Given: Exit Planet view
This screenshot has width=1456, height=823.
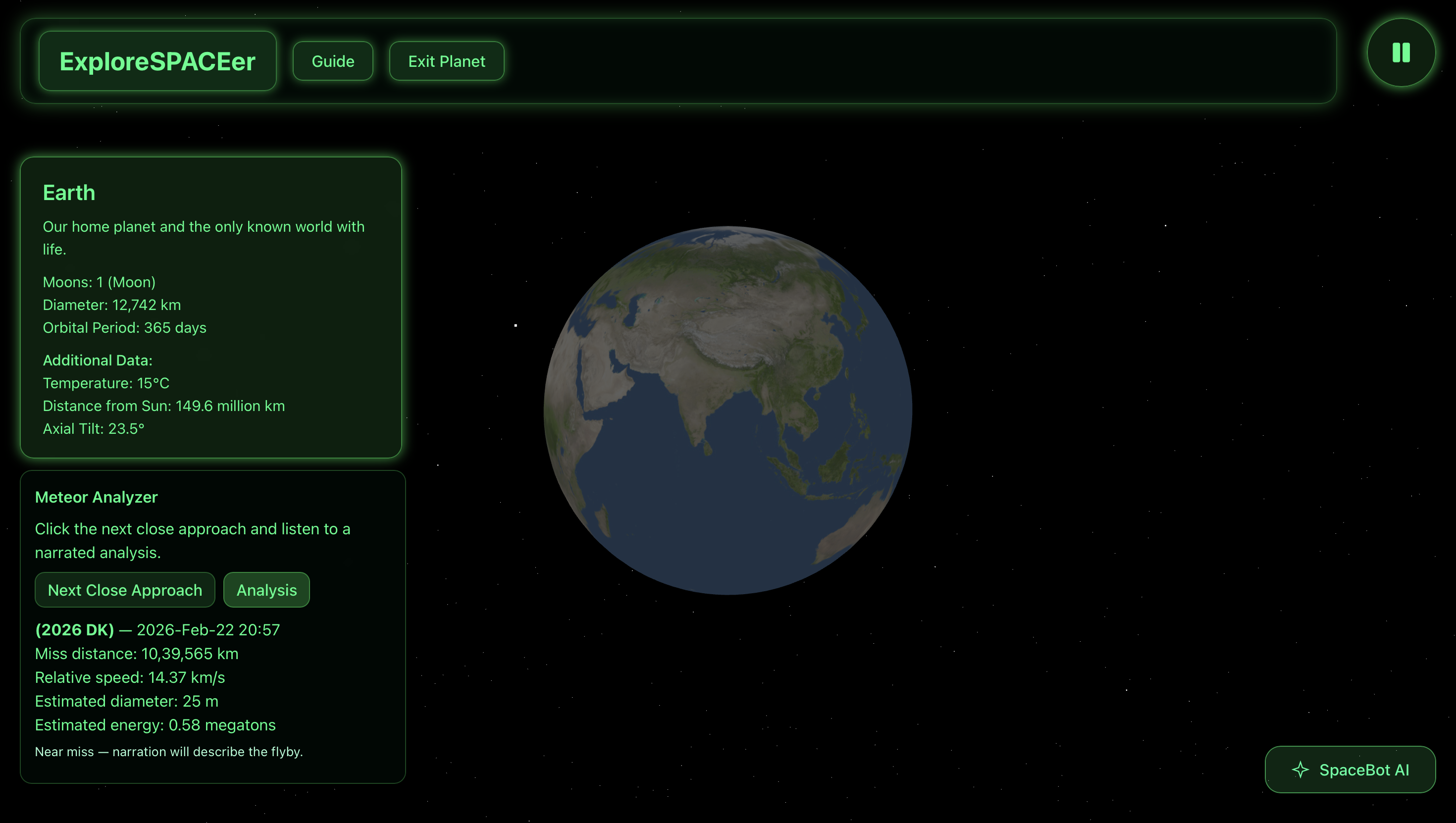Looking at the screenshot, I should (447, 61).
